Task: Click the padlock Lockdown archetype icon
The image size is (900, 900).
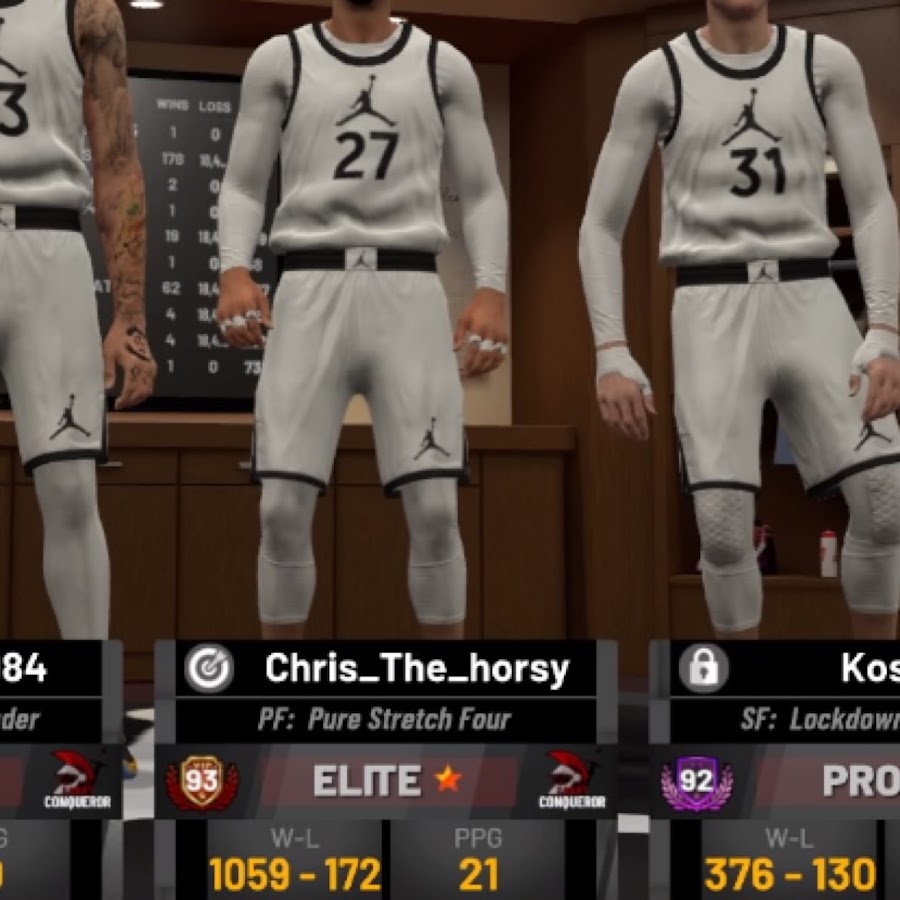Action: pos(704,669)
